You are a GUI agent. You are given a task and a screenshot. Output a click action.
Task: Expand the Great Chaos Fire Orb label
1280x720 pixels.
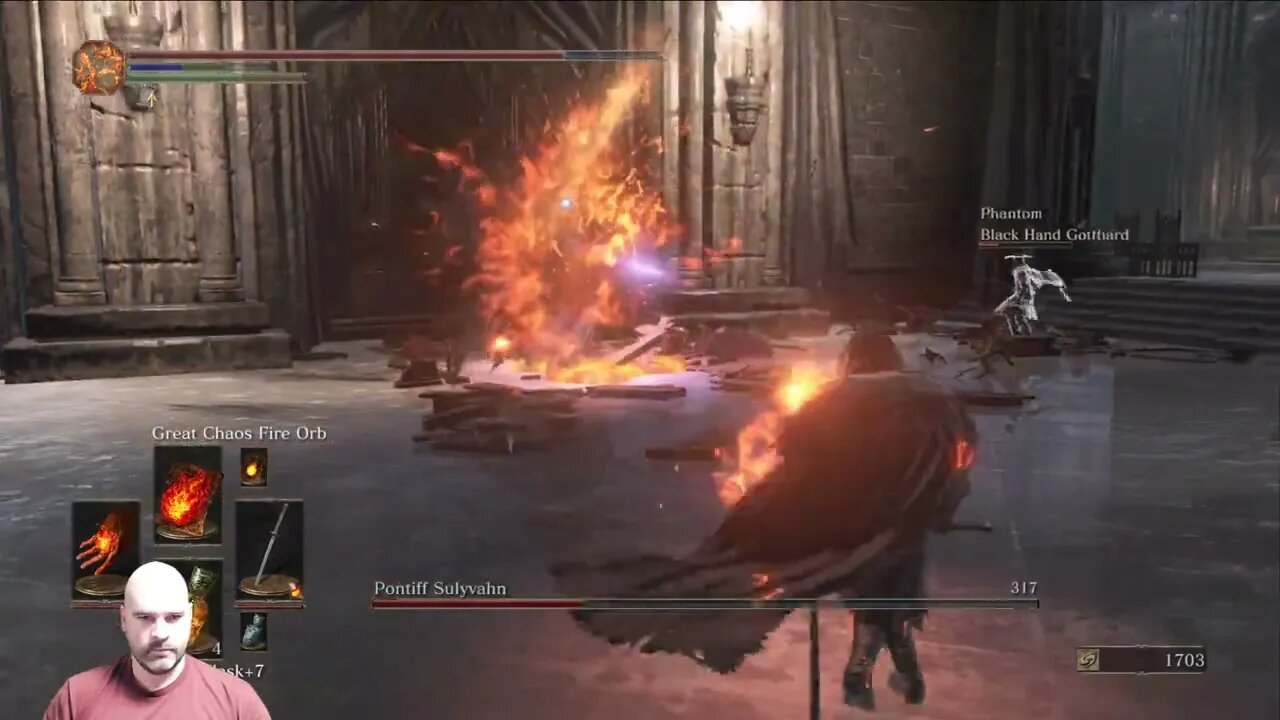(238, 434)
